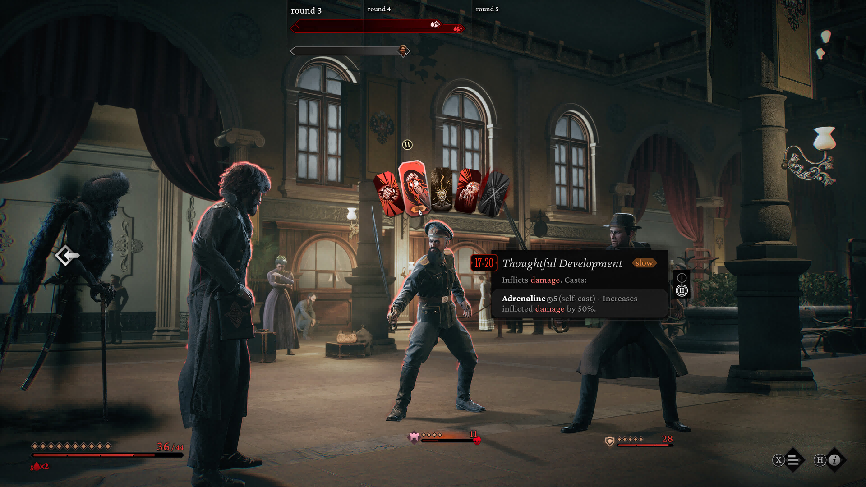The width and height of the screenshot is (866, 487).
Task: Open the list menu diamond icon
Action: 794,460
